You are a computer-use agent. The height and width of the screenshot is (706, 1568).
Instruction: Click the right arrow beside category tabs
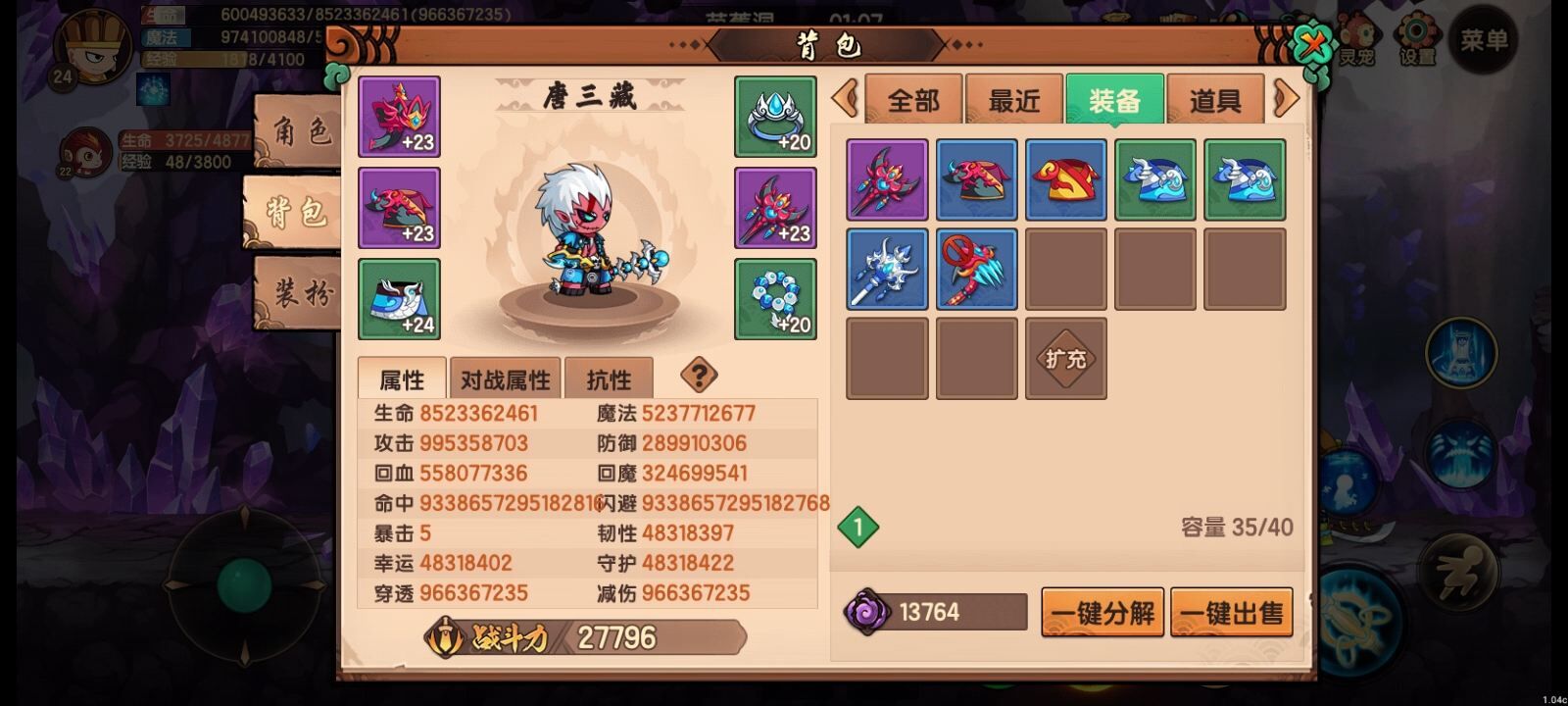click(x=1286, y=98)
